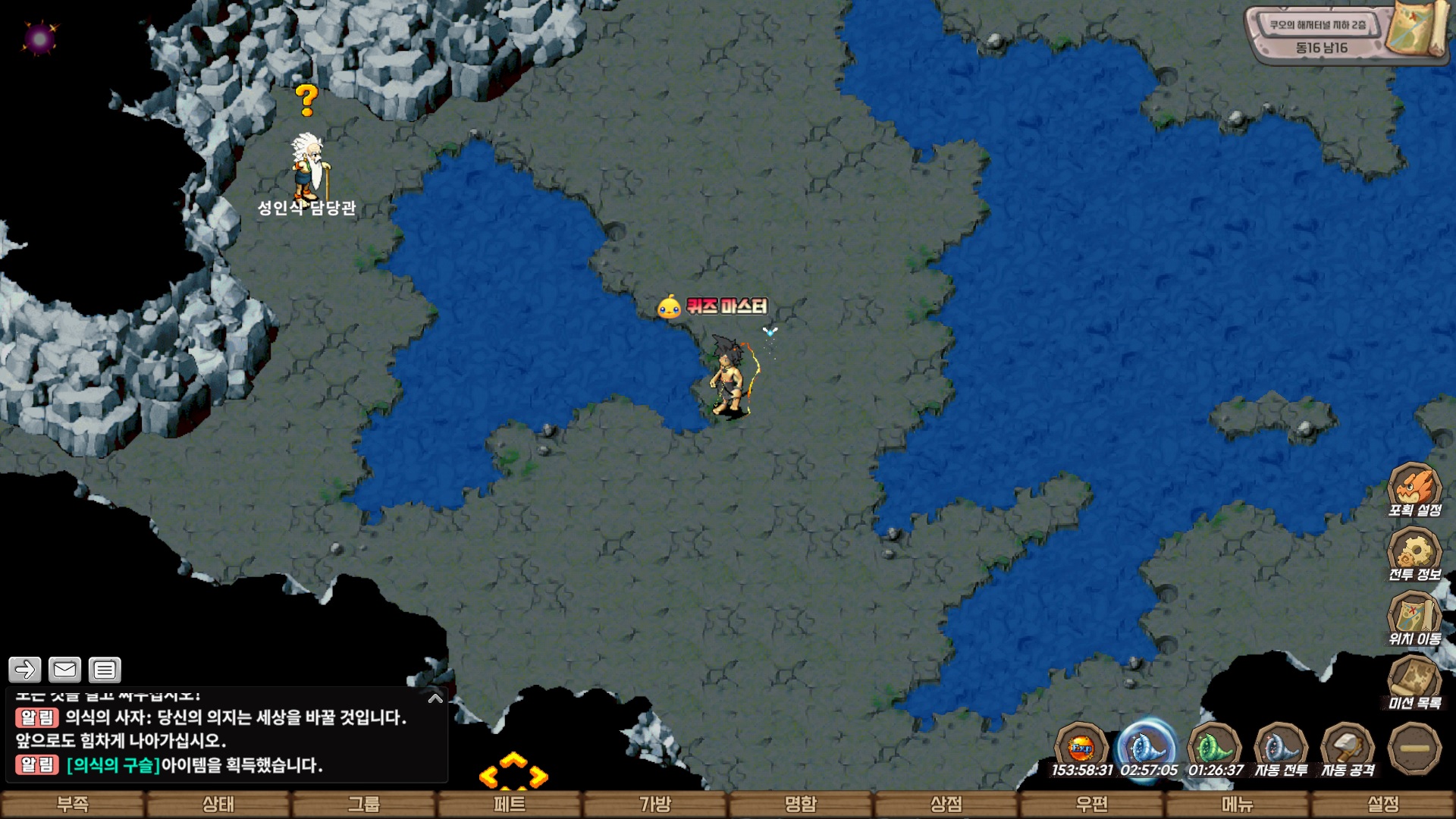The width and height of the screenshot is (1456, 819).
Task: Open 포획 설정 capture settings
Action: 1414,489
